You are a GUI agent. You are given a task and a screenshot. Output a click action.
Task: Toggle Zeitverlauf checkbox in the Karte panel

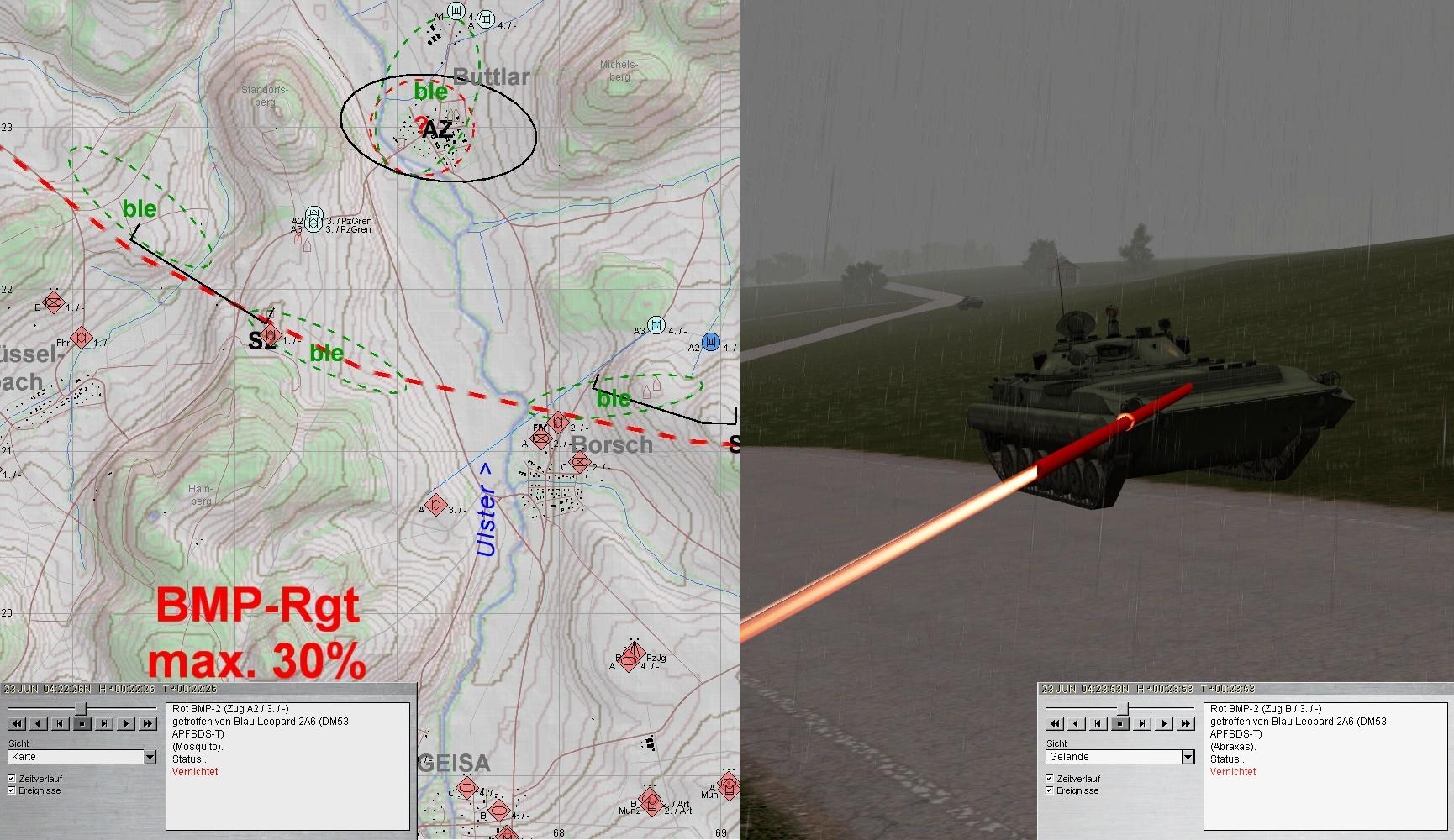[x=12, y=779]
